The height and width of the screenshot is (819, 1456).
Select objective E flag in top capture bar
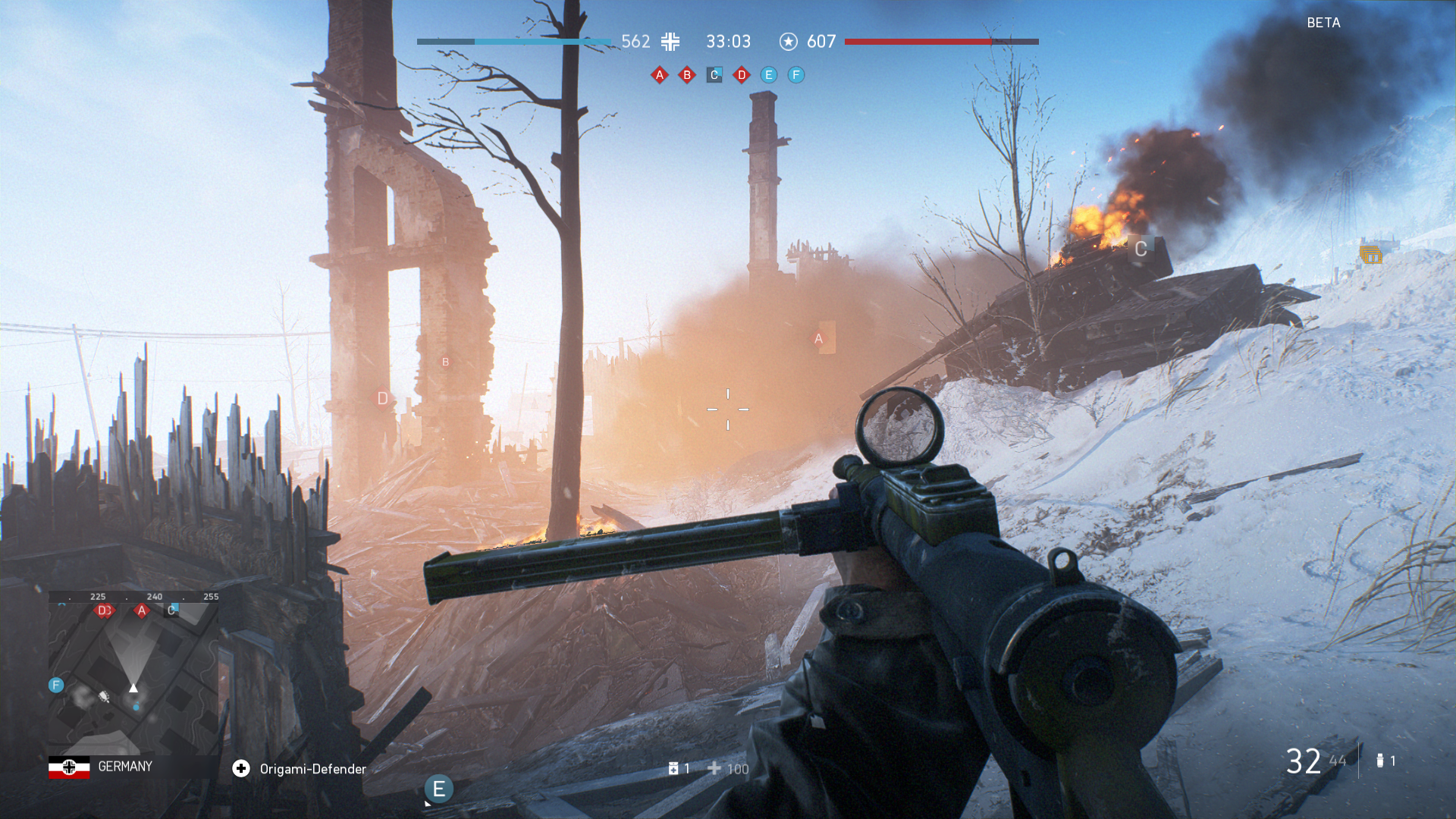tap(769, 75)
